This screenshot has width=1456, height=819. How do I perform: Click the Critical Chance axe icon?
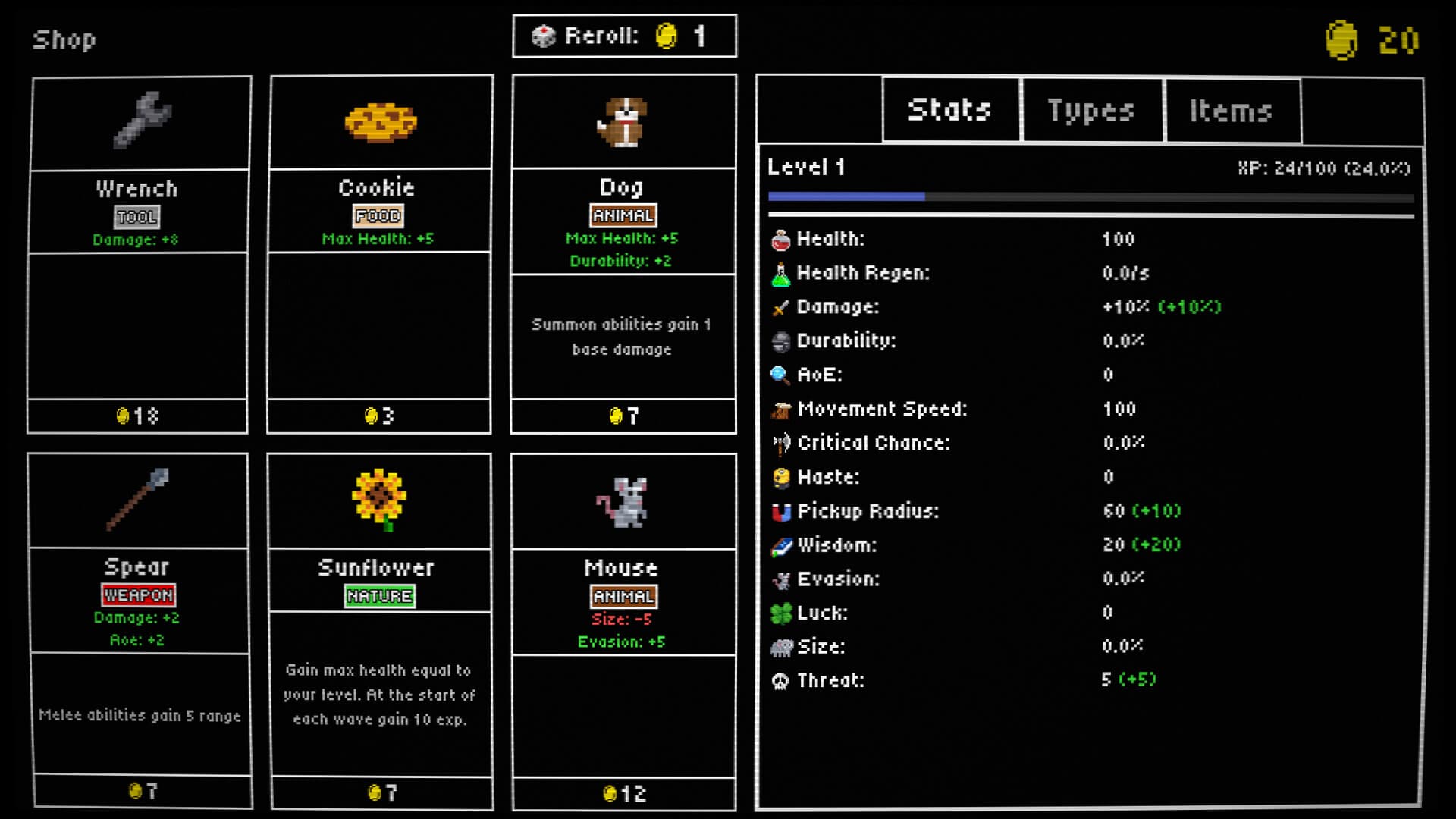[x=781, y=442]
